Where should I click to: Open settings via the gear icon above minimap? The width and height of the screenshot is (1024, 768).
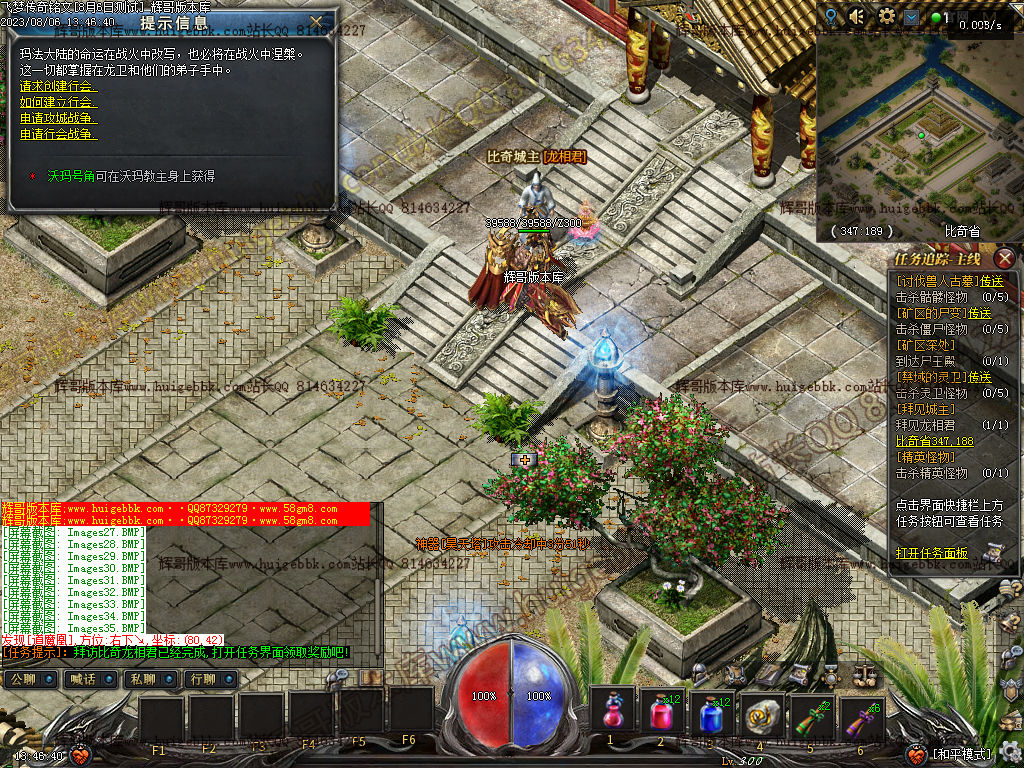[886, 17]
